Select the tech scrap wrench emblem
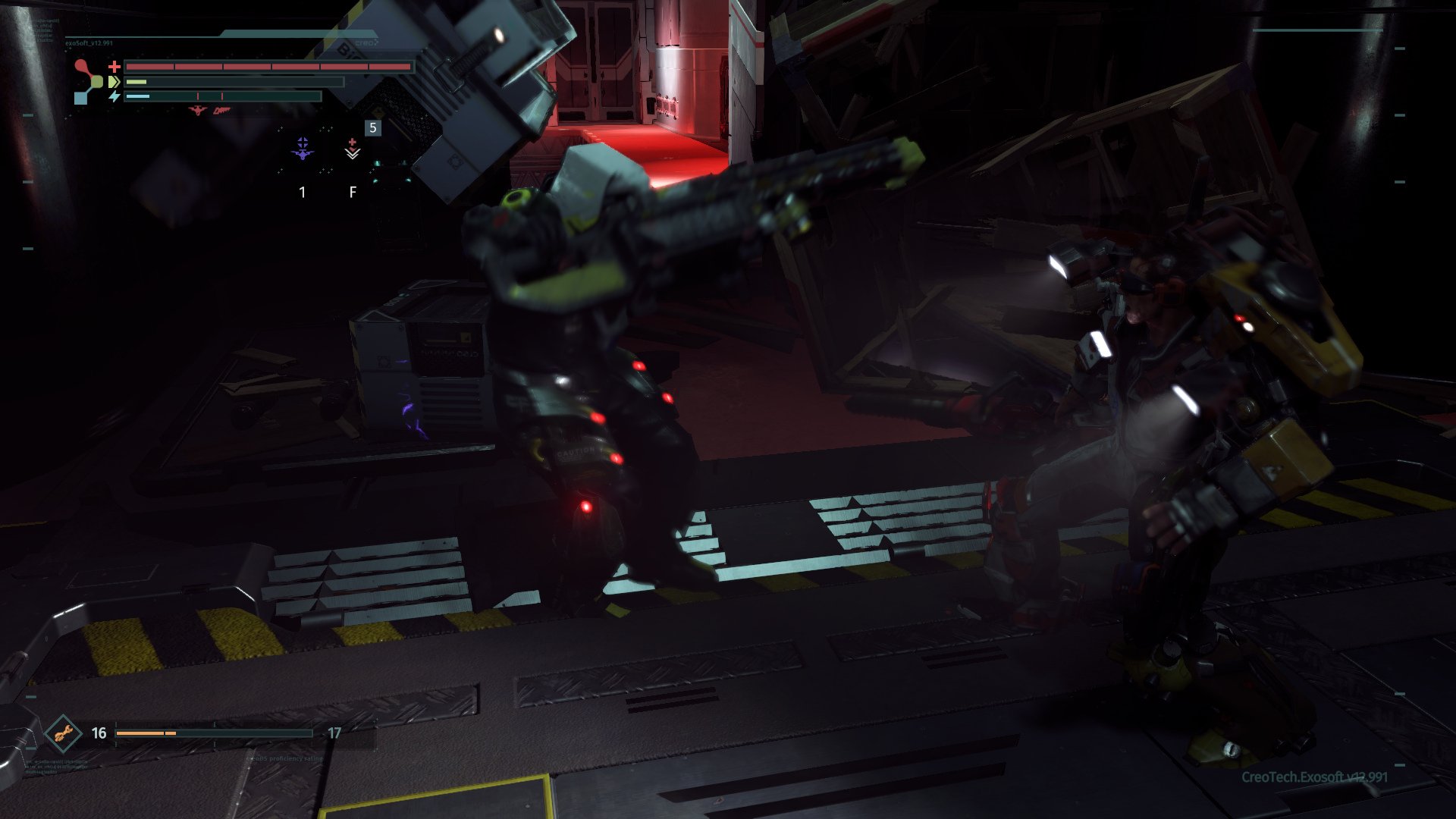The width and height of the screenshot is (1456, 819). 64,733
